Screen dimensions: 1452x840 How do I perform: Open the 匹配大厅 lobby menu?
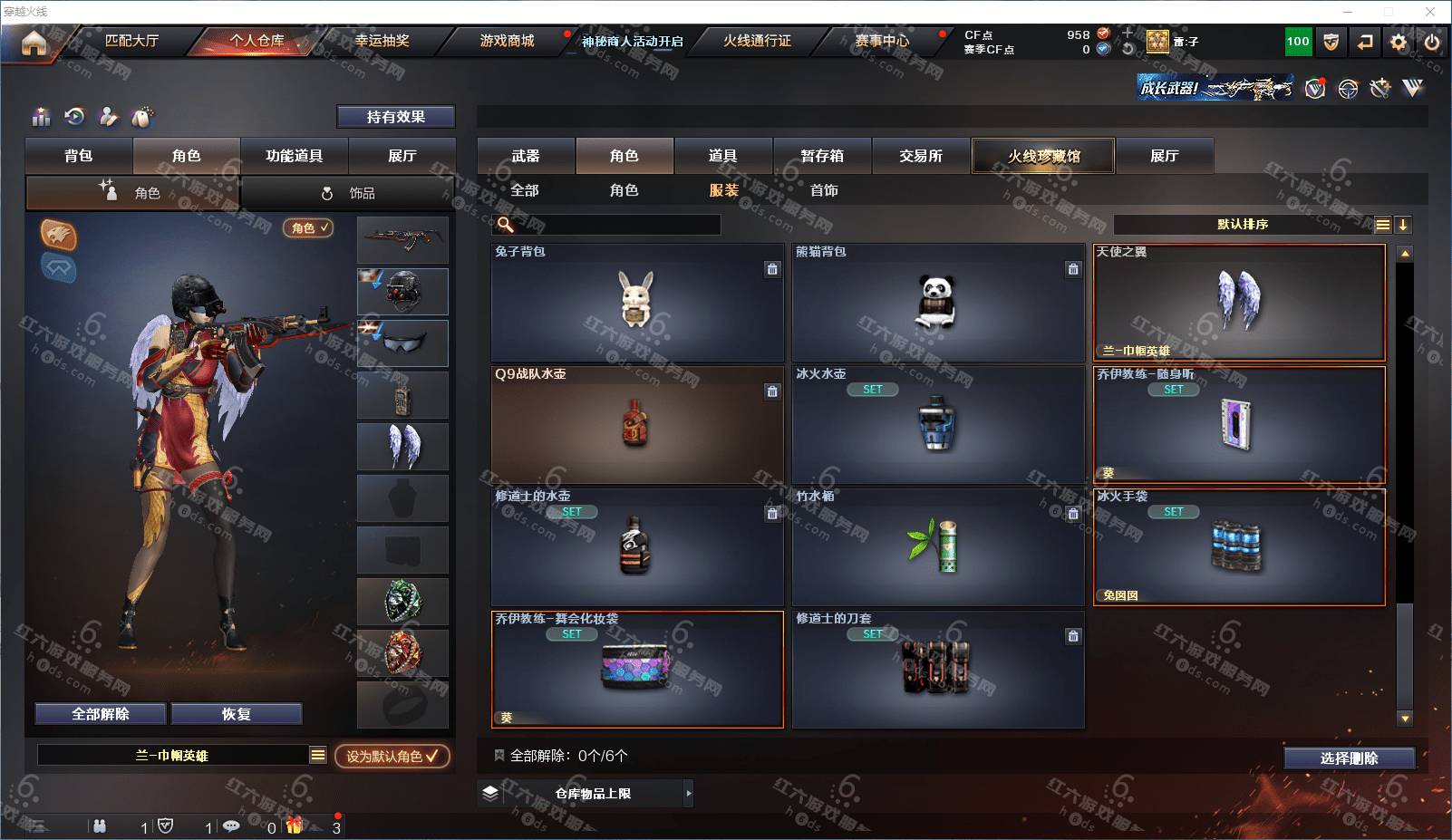click(131, 41)
